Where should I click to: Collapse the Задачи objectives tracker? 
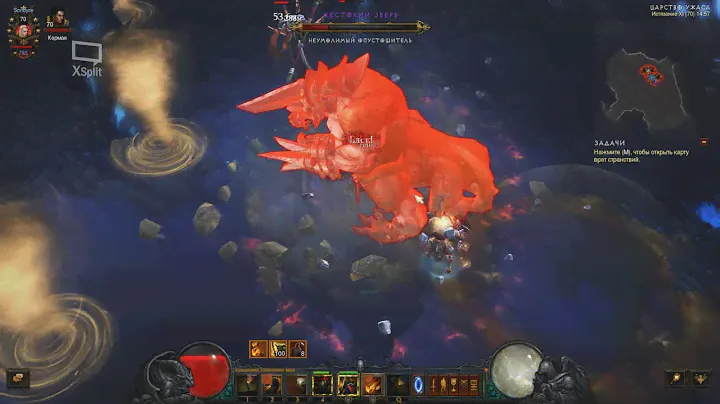coord(703,142)
